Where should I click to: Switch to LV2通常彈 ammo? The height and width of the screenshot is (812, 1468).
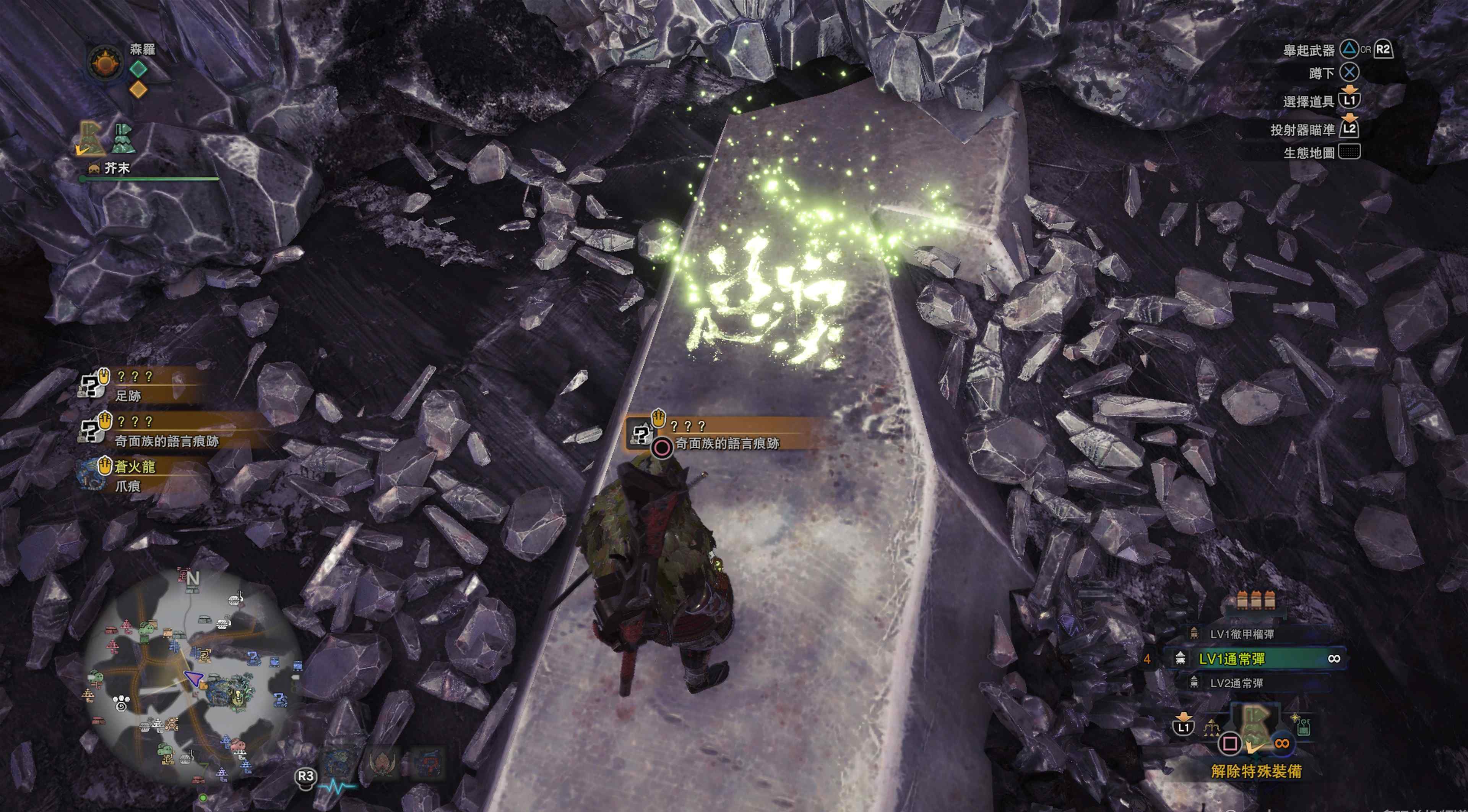click(1236, 683)
